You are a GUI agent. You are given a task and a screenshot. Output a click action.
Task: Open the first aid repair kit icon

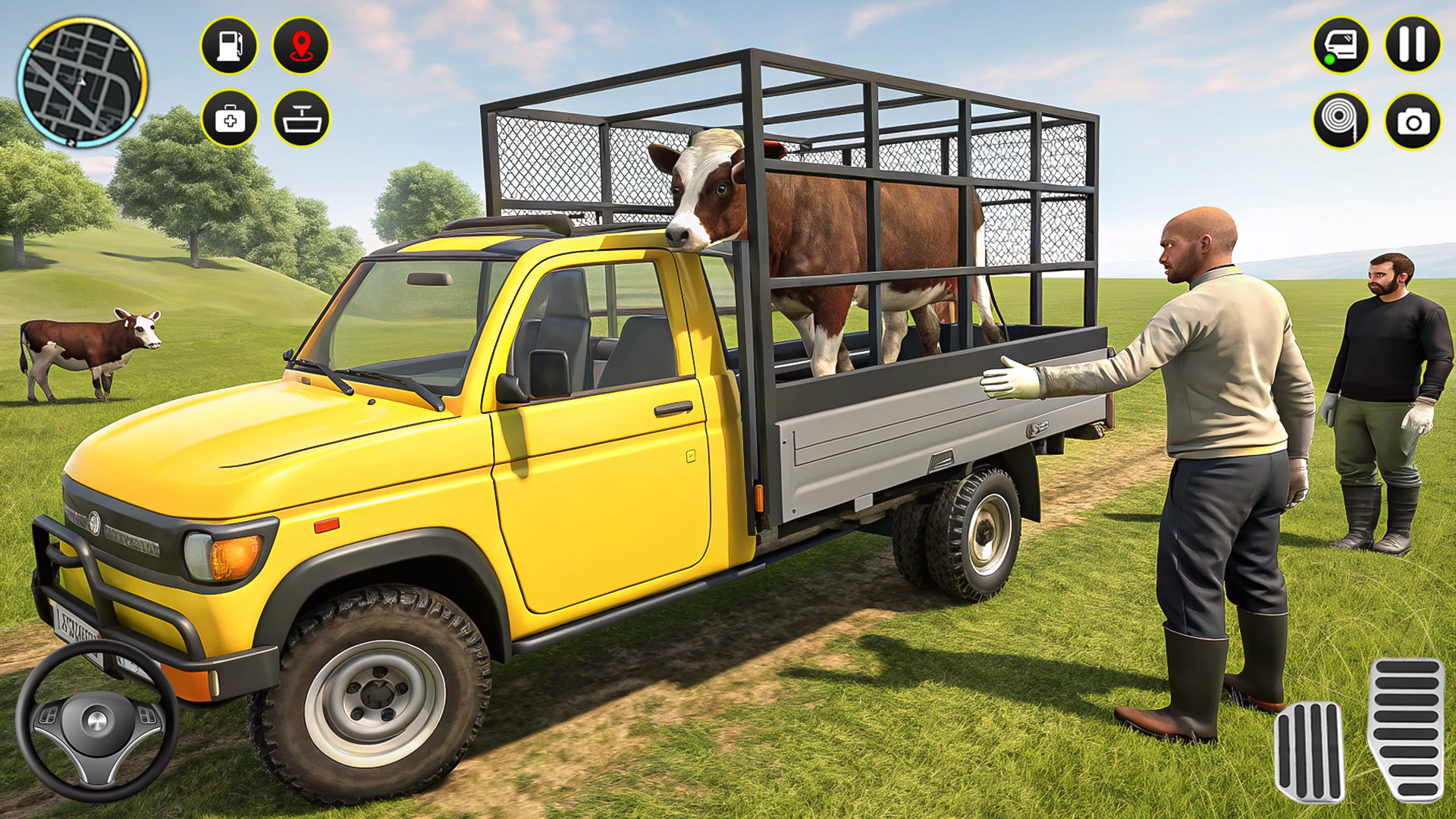pos(231,118)
